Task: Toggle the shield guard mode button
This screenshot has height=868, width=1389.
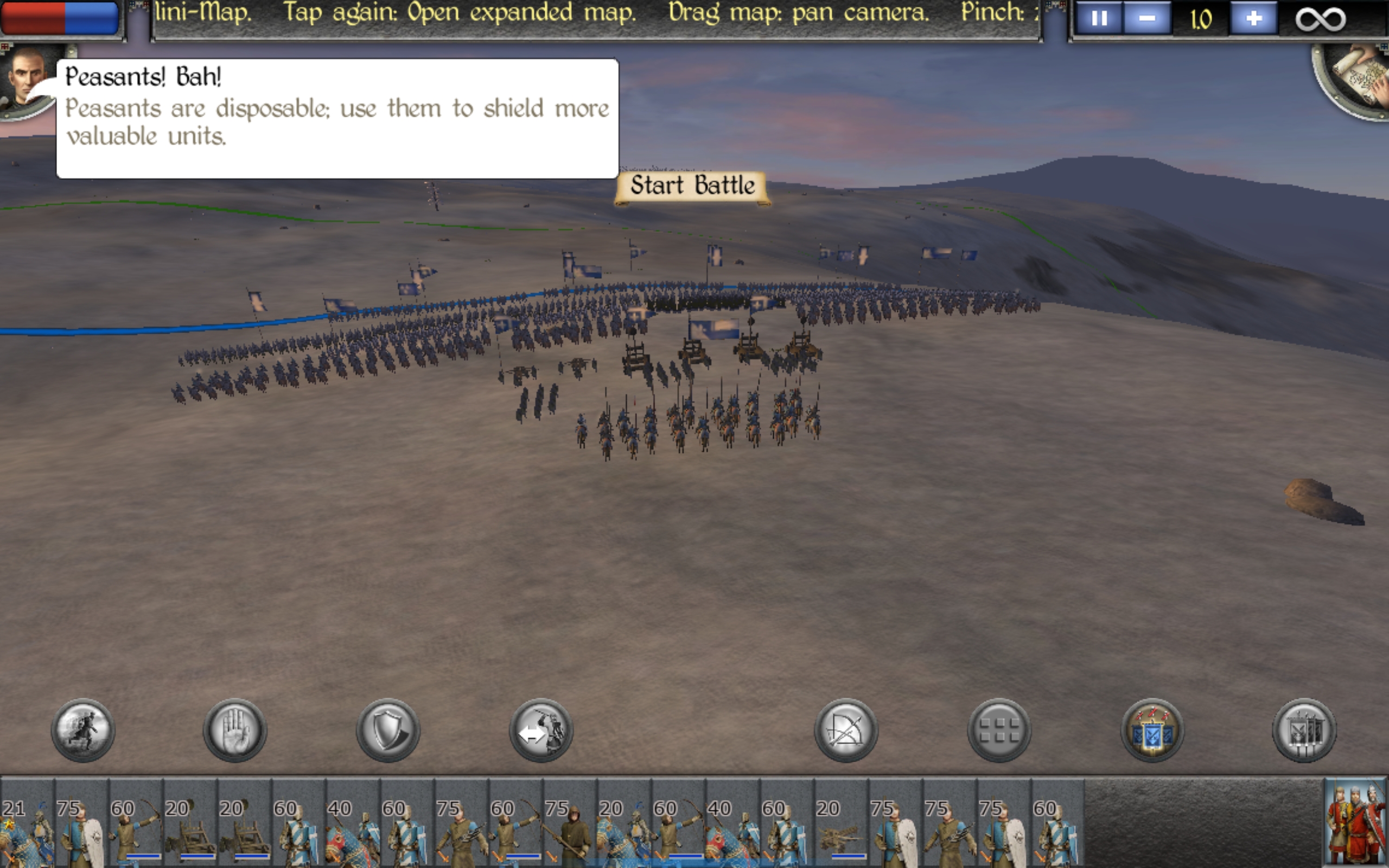Action: coord(388,730)
